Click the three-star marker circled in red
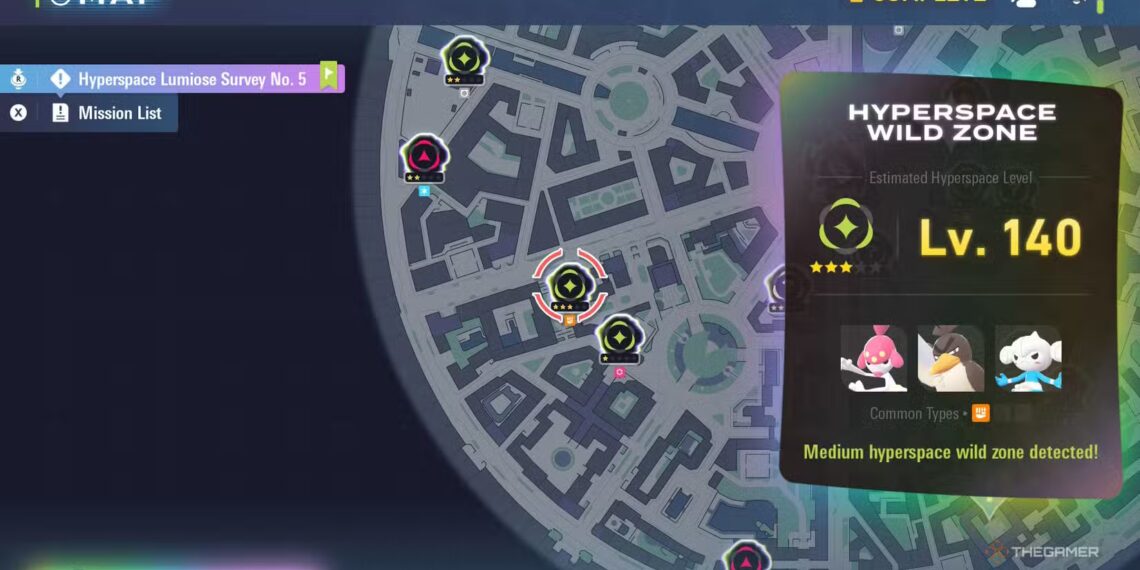 (x=568, y=285)
